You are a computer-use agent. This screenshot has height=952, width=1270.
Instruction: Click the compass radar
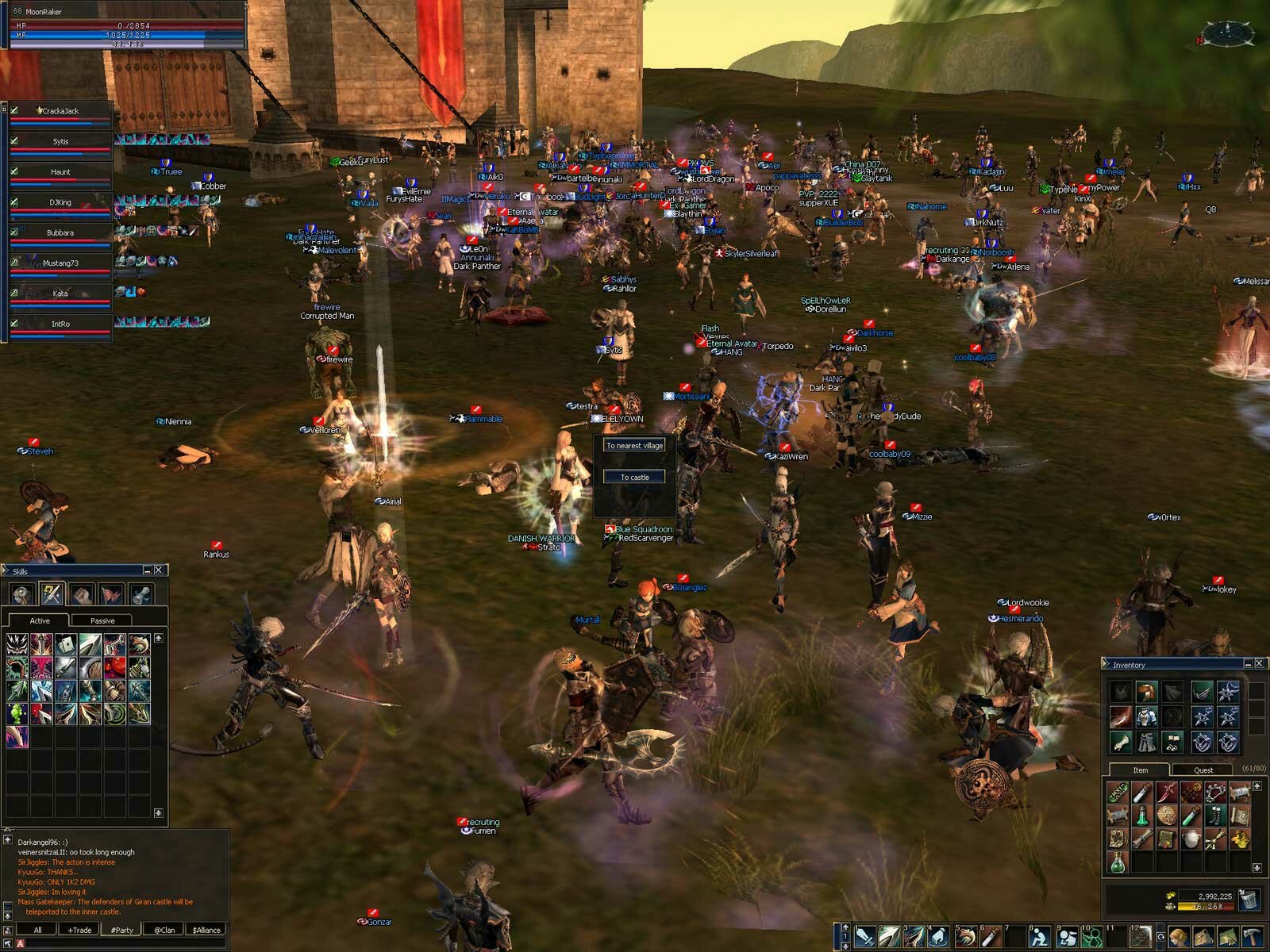[x=1226, y=33]
